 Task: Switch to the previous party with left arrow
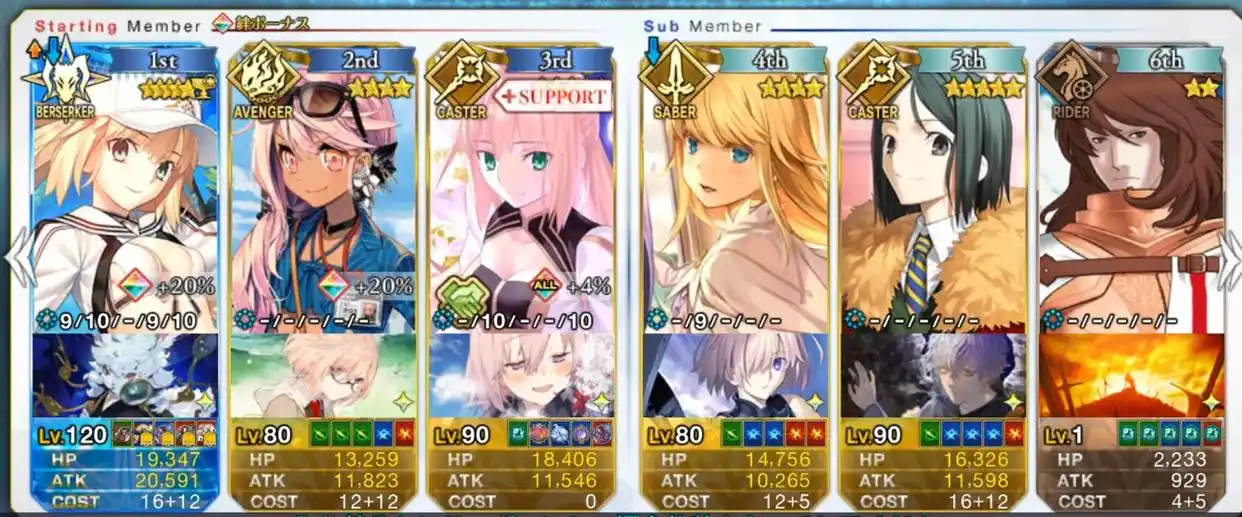point(17,260)
